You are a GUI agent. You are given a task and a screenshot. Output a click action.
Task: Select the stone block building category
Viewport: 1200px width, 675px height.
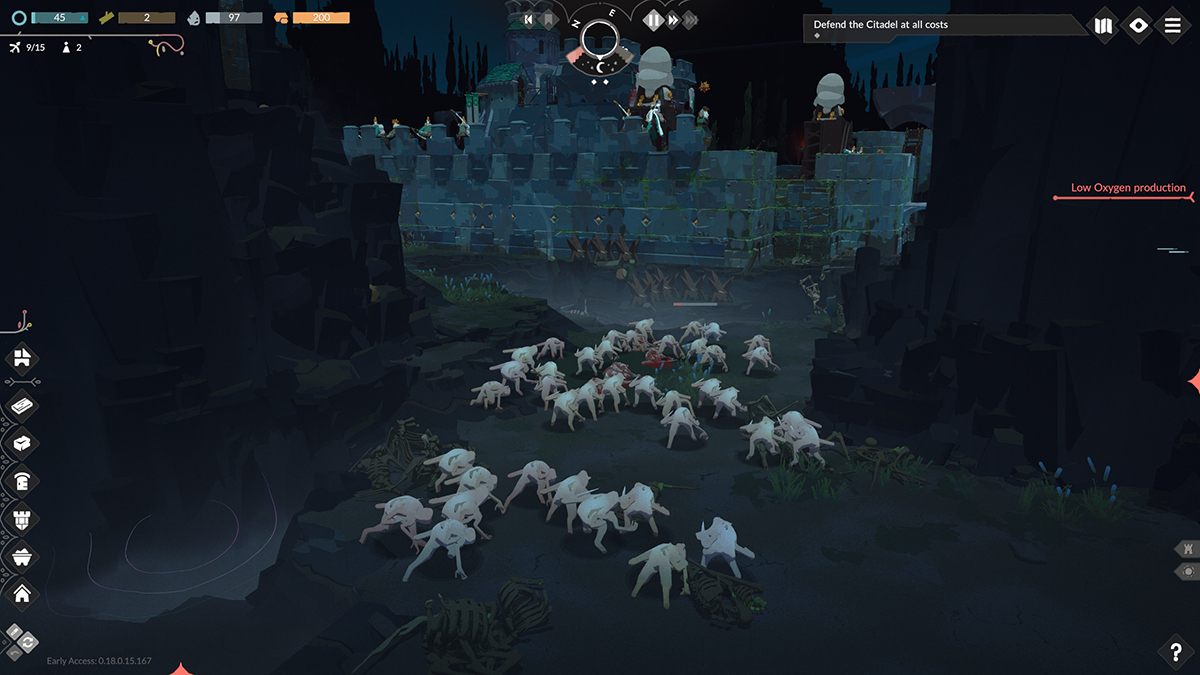(x=22, y=443)
